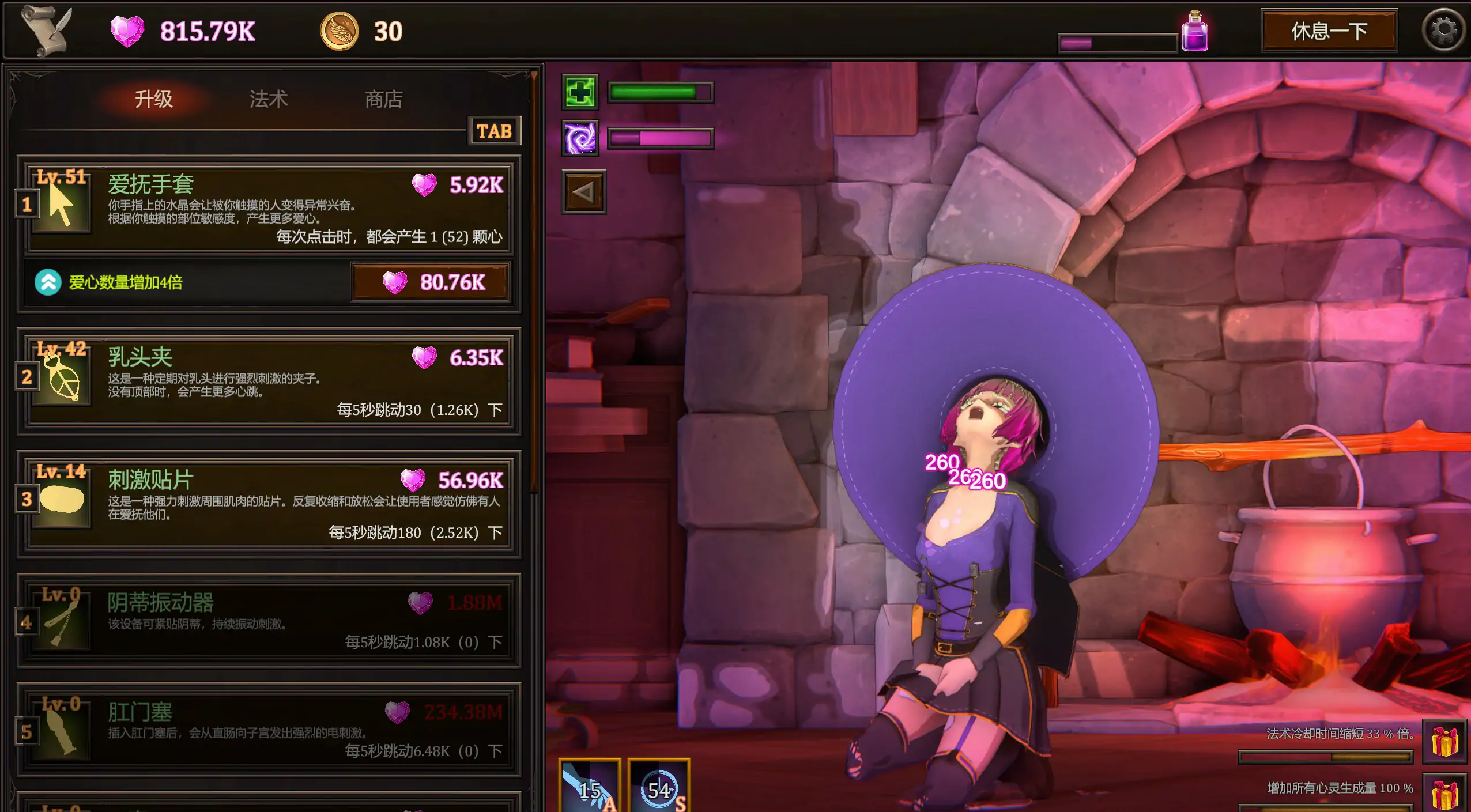
Task: Open the 商店 tab
Action: [x=383, y=98]
